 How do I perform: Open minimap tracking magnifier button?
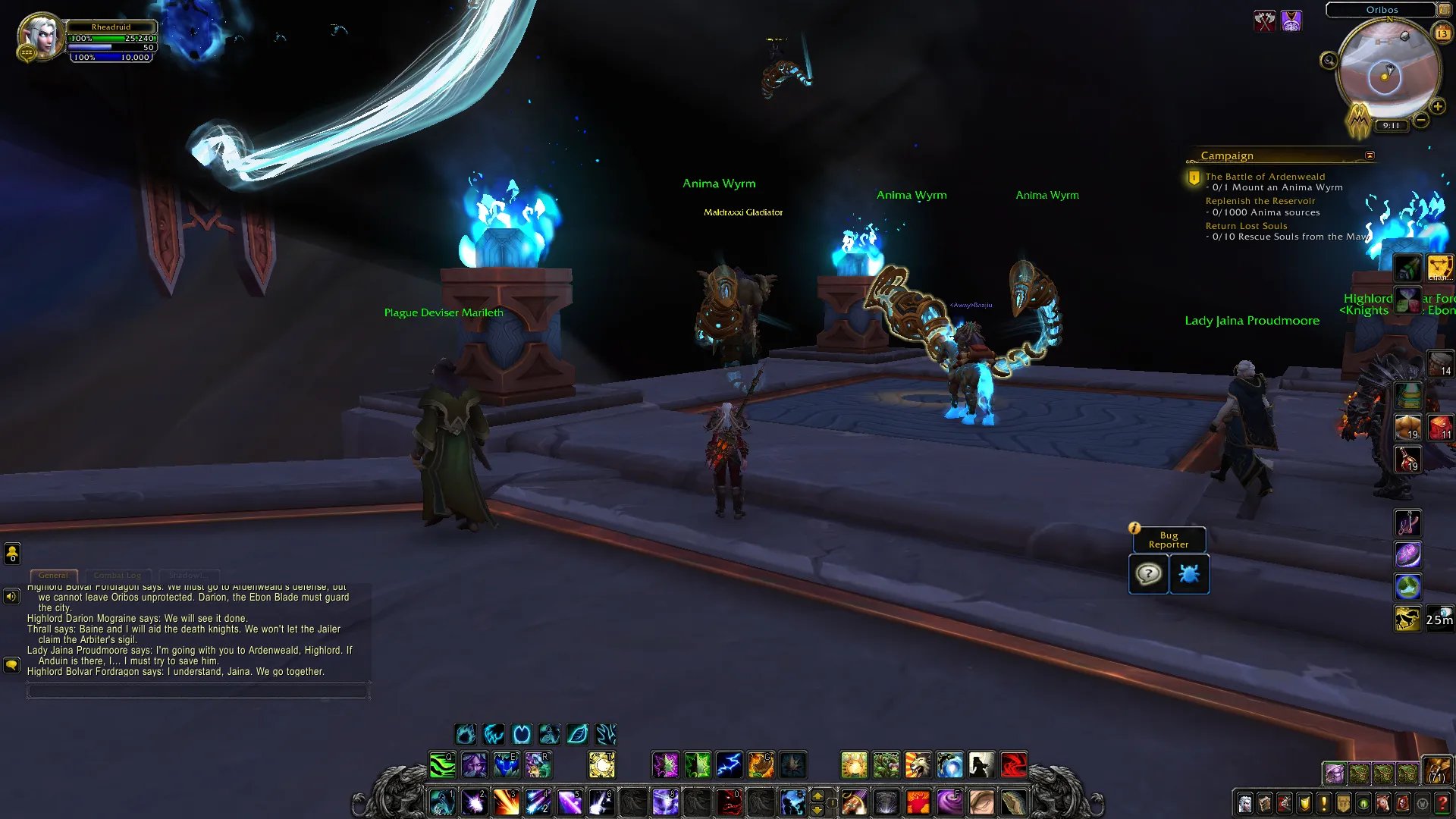pyautogui.click(x=1329, y=61)
